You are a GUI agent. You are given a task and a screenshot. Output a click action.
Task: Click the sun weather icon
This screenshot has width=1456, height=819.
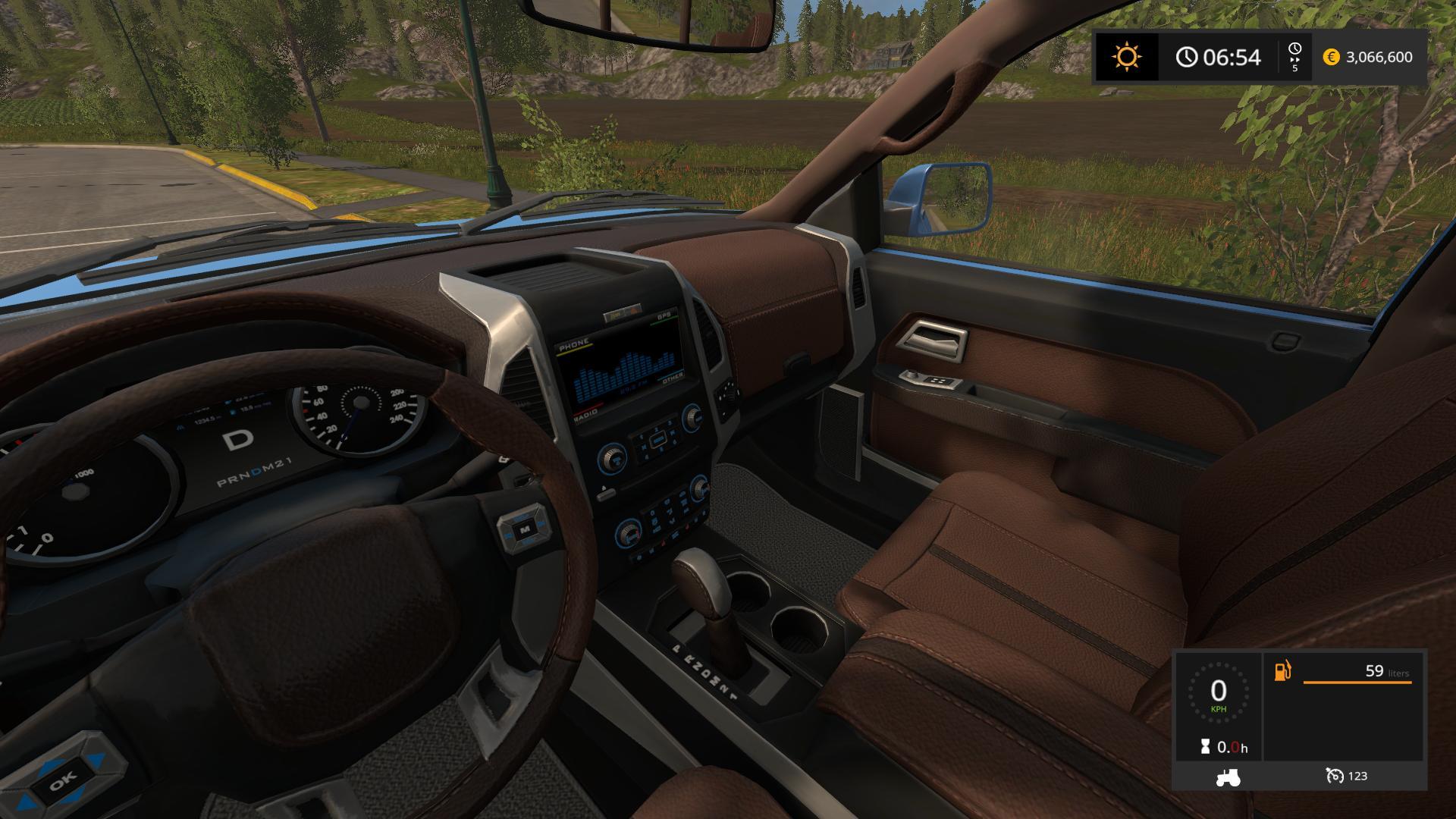point(1126,57)
